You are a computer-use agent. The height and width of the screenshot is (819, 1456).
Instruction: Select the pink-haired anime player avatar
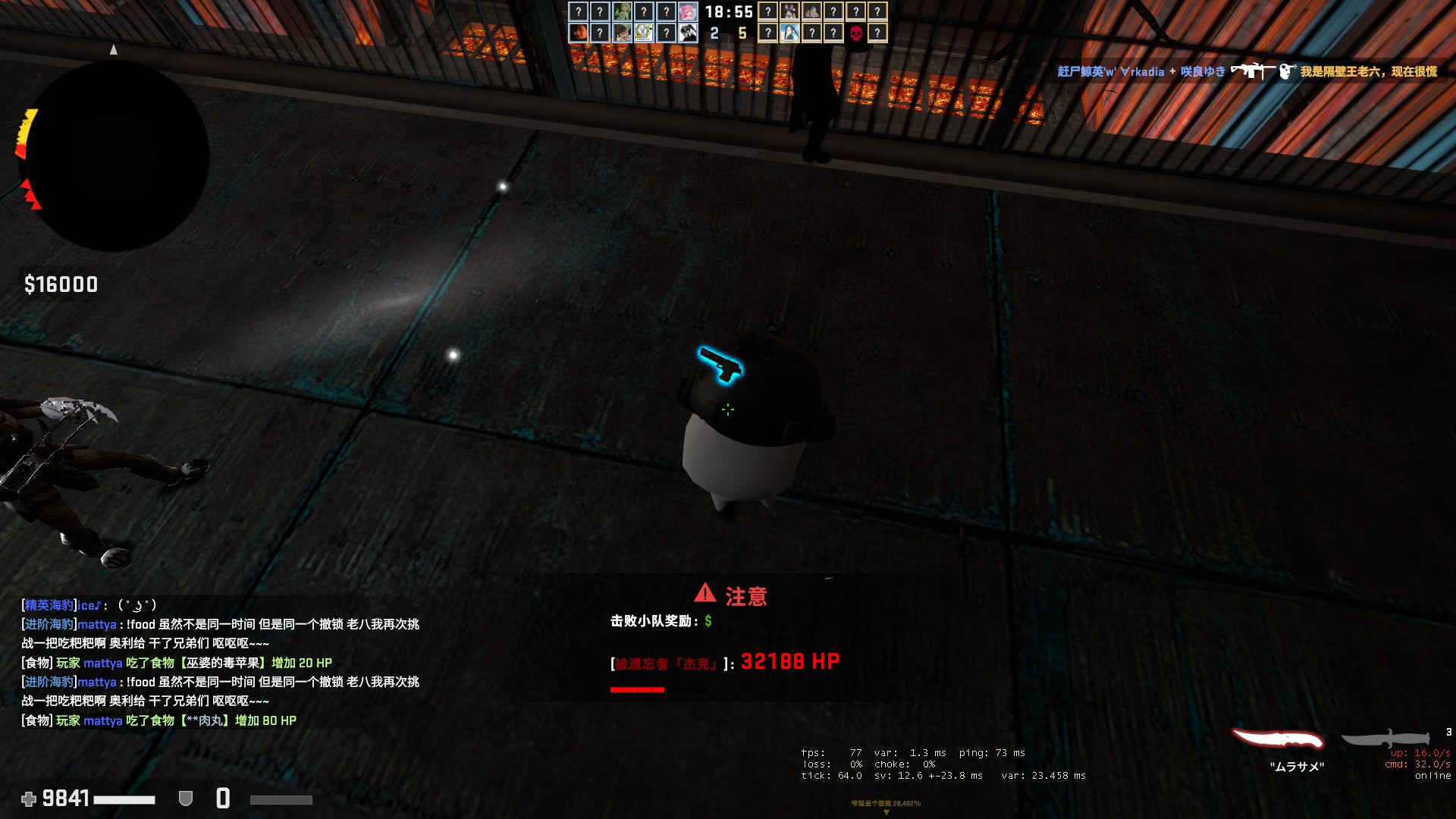(x=688, y=11)
